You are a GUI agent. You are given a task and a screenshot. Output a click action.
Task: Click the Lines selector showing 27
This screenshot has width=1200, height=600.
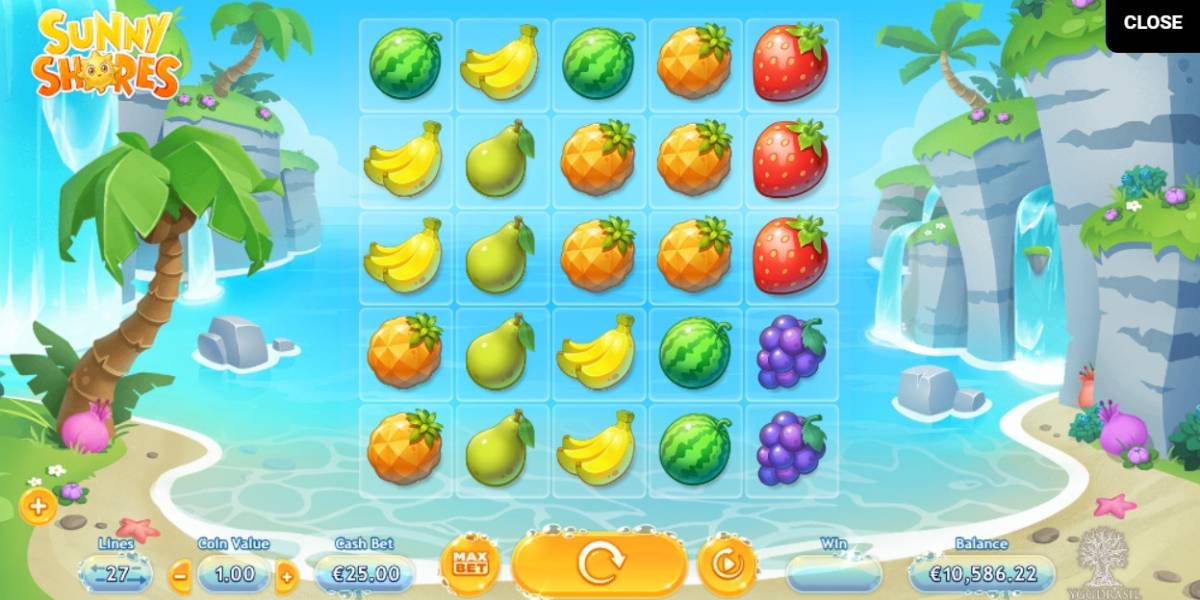pyautogui.click(x=116, y=574)
